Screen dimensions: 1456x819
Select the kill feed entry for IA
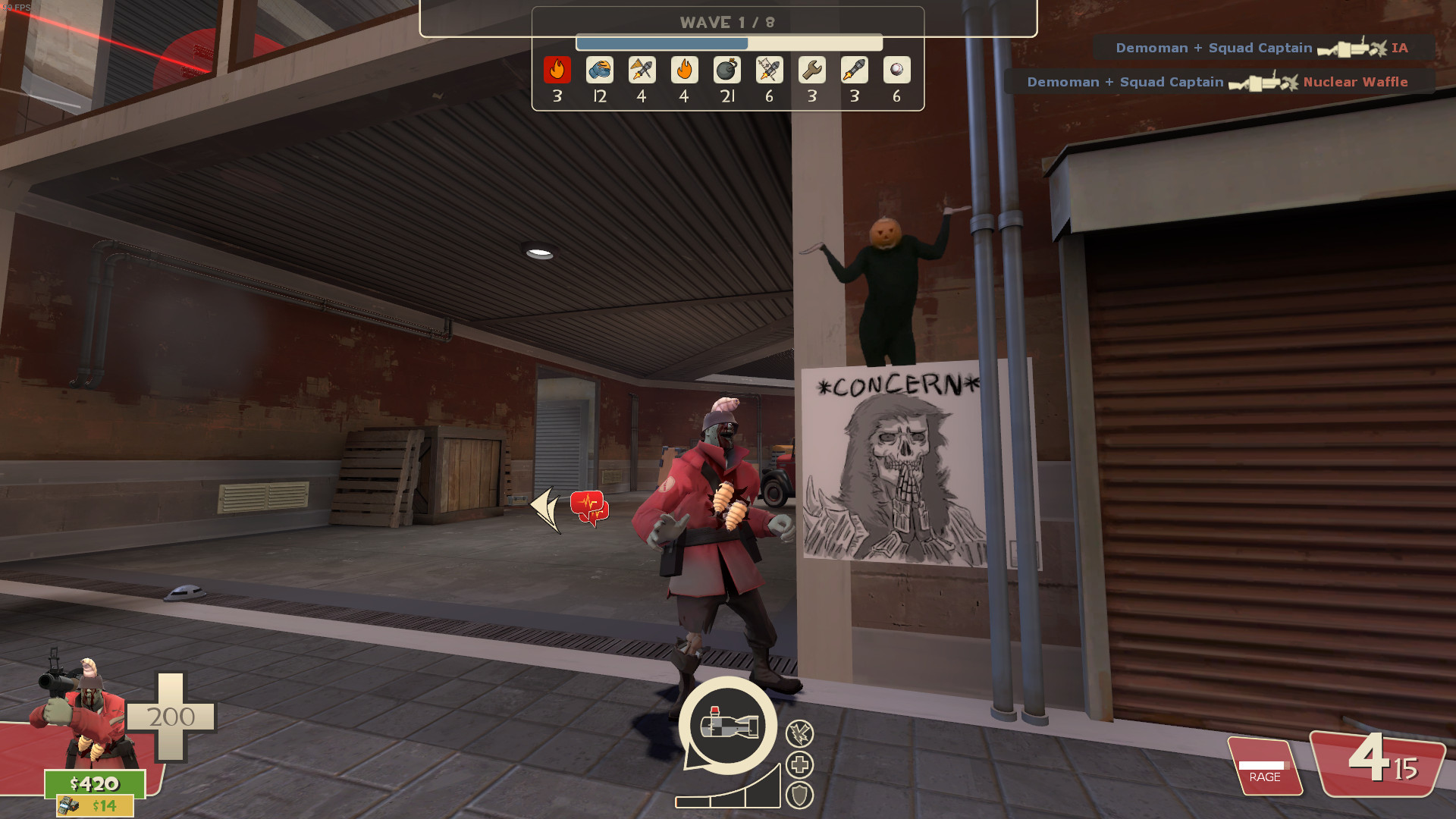1263,48
